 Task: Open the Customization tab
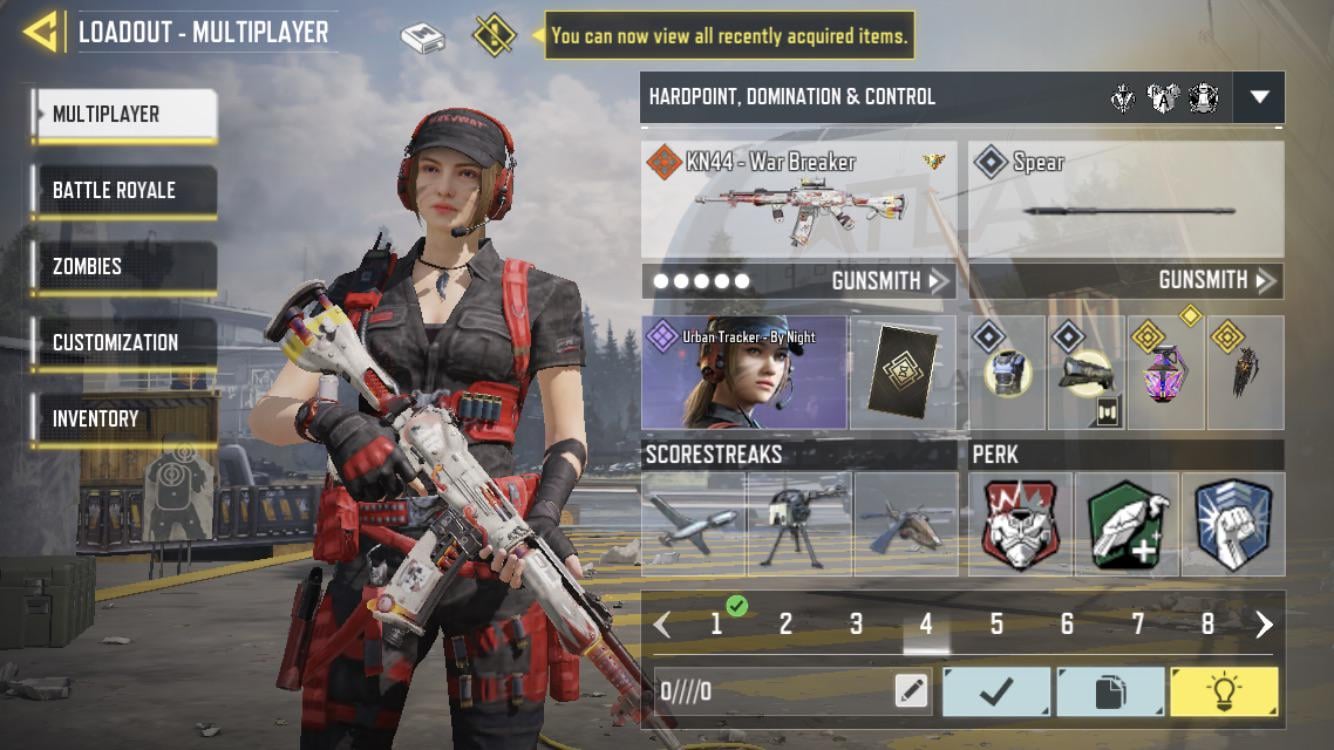[x=125, y=342]
